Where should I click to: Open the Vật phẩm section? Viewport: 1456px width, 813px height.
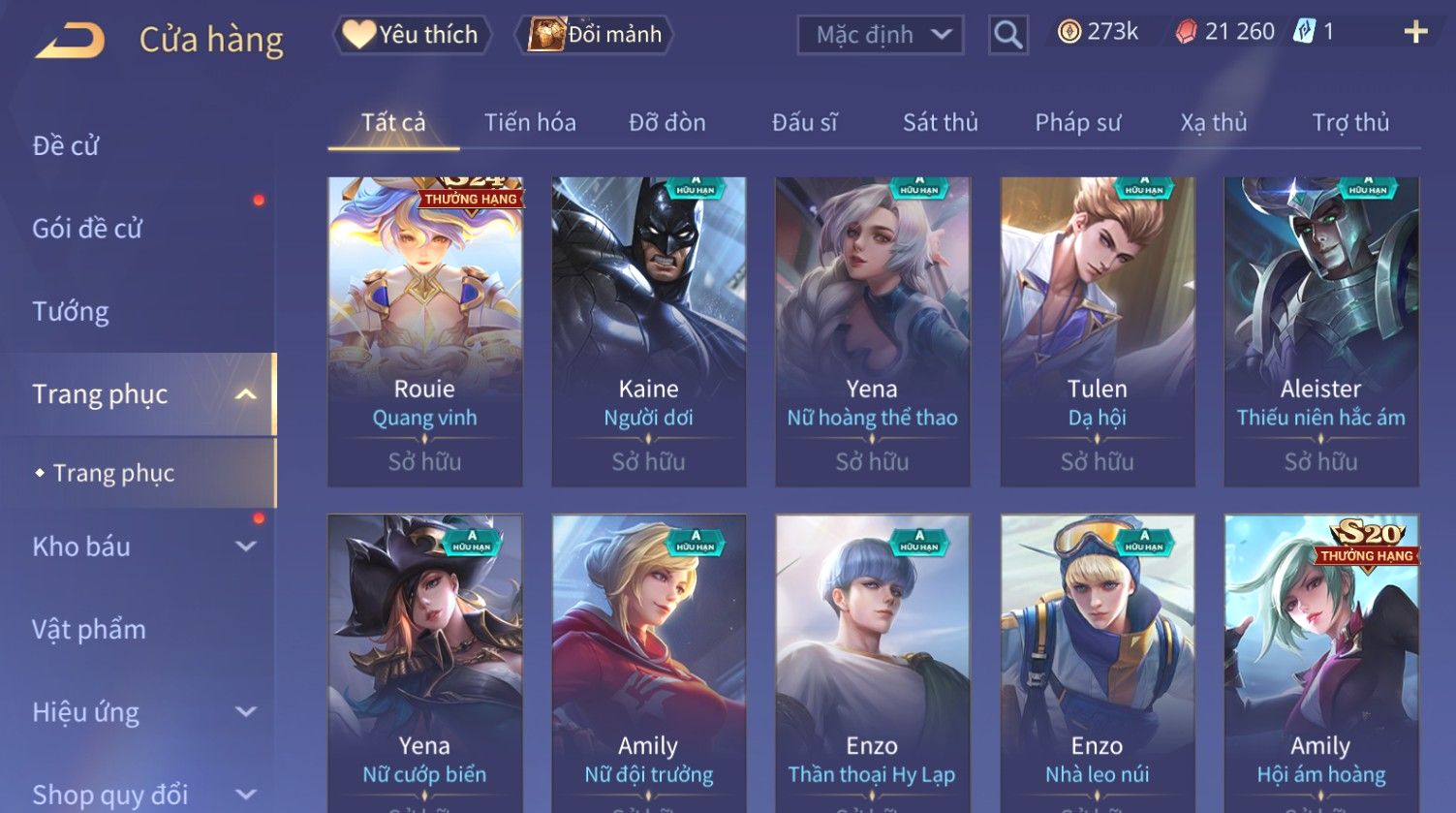[89, 630]
